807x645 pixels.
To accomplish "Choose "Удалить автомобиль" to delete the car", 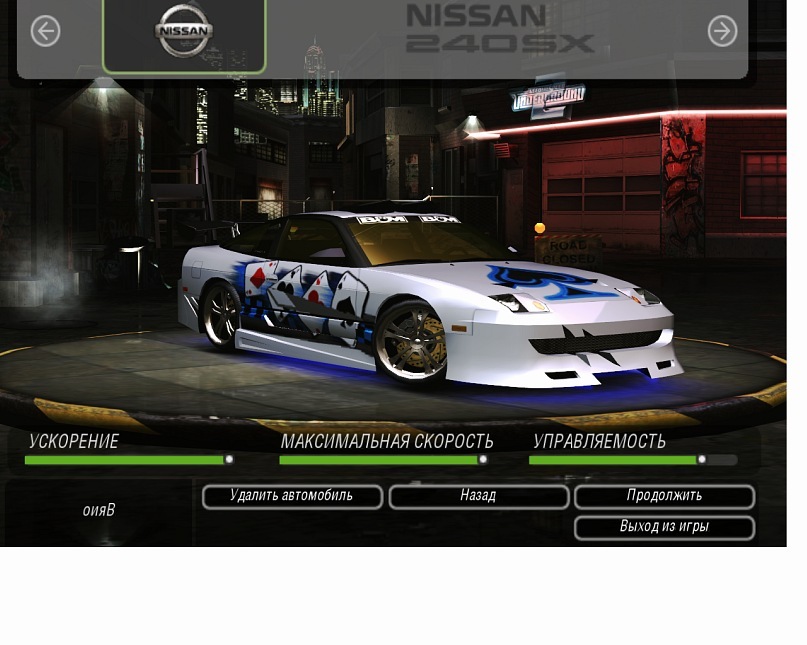I will click(291, 496).
